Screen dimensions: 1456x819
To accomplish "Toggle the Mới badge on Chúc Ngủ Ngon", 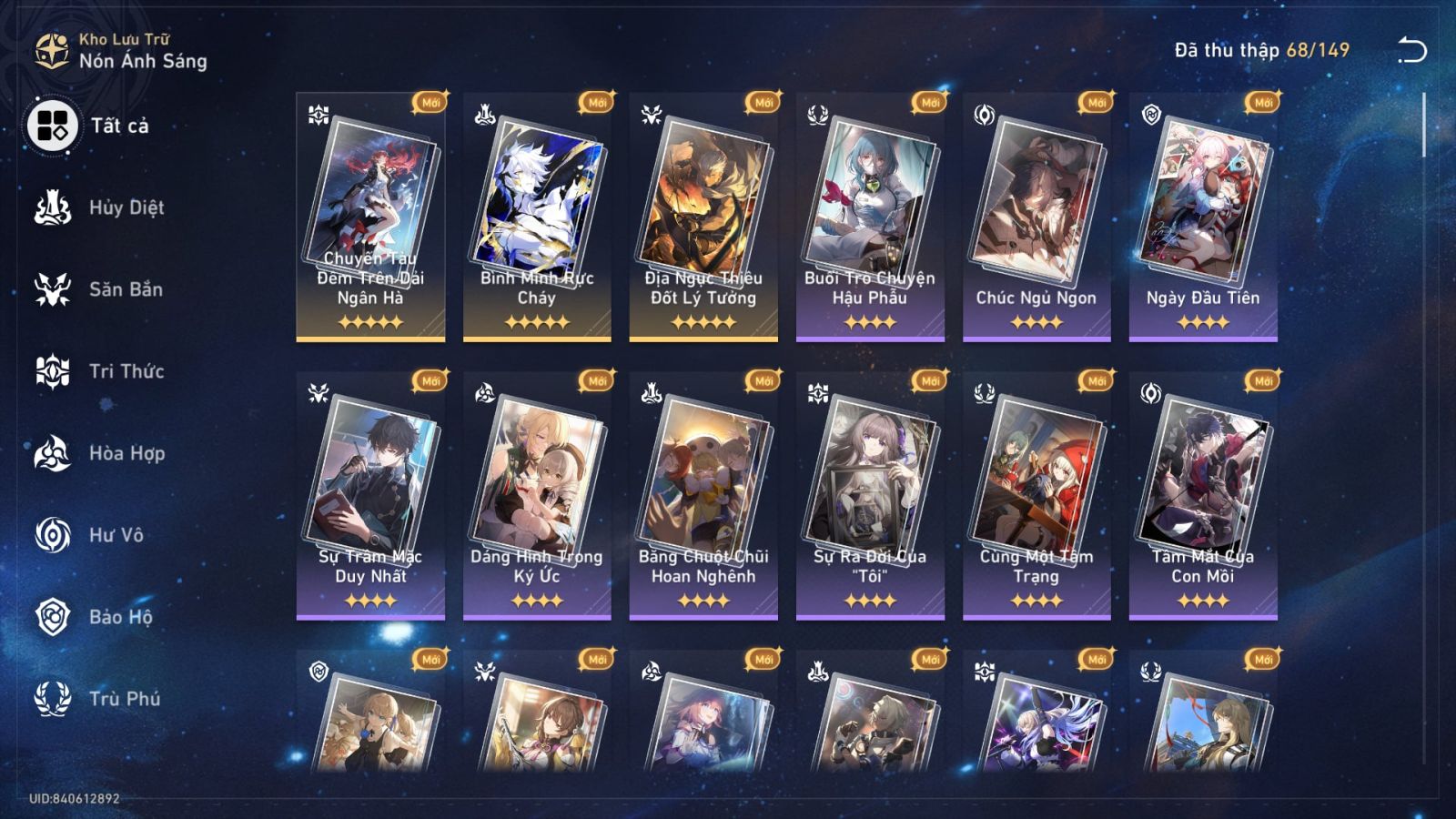I will point(1094,104).
